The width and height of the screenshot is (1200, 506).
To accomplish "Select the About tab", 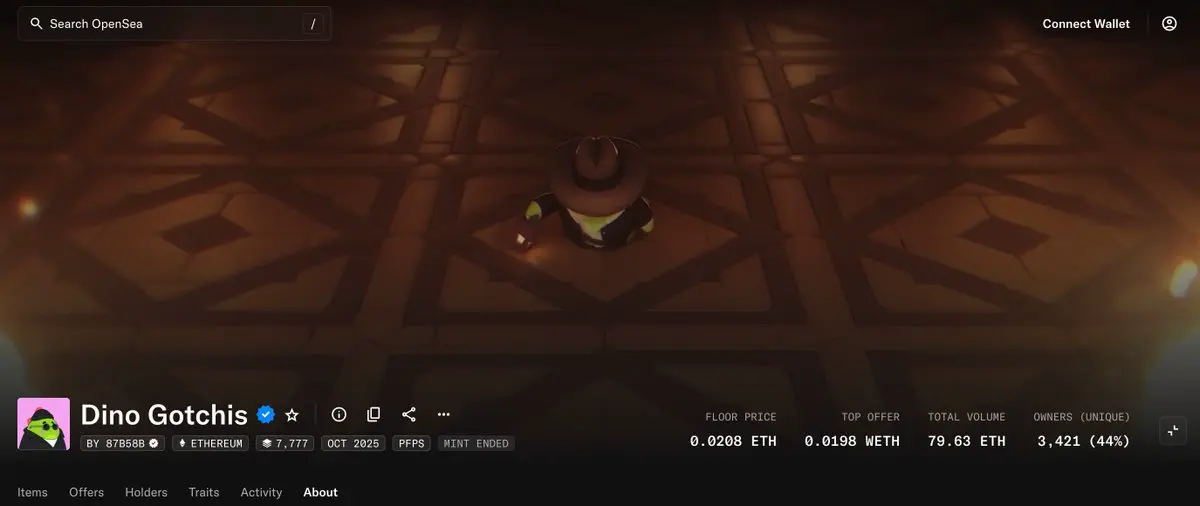I will 320,492.
